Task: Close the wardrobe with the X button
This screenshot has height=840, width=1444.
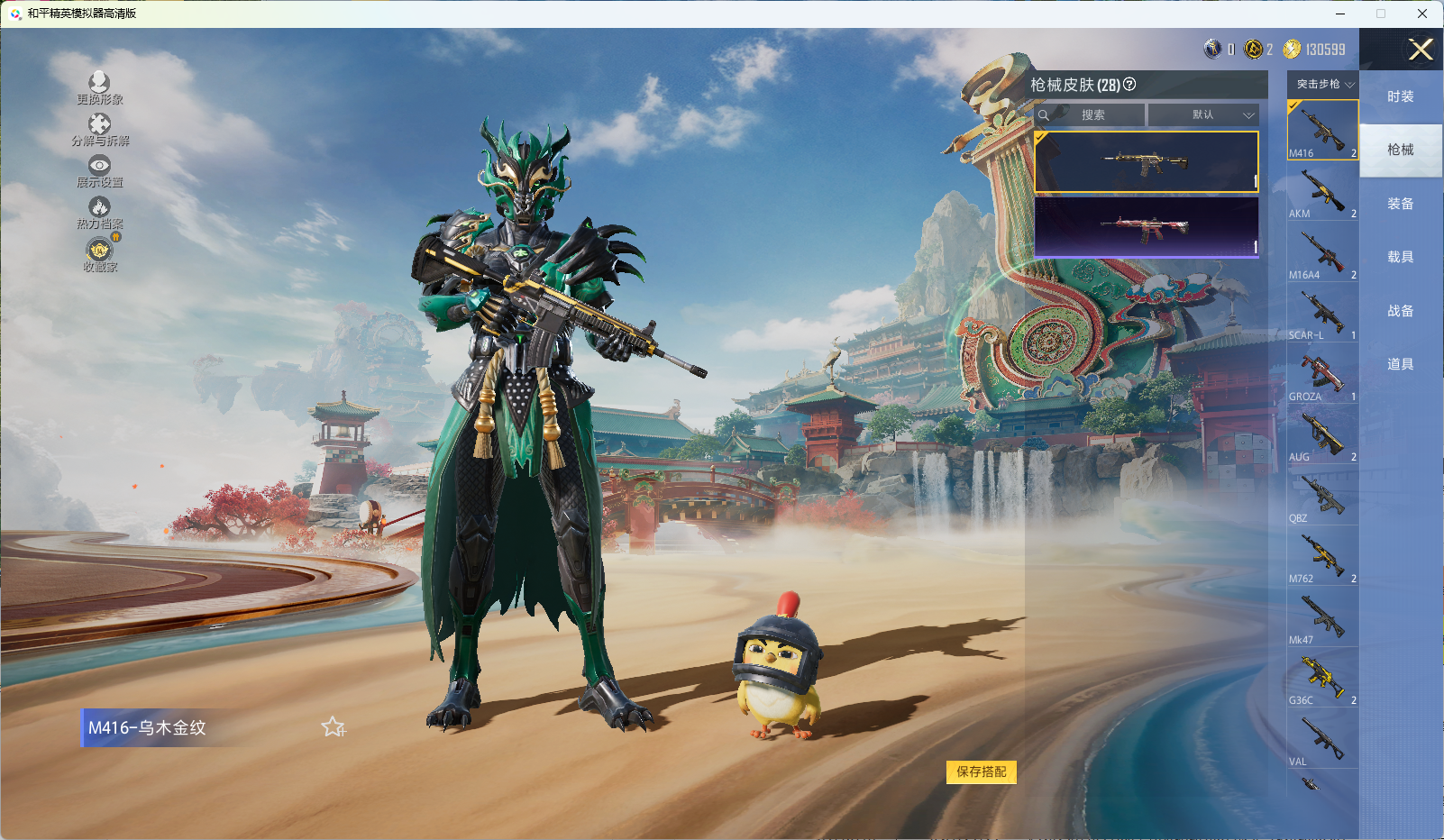Action: point(1421,50)
